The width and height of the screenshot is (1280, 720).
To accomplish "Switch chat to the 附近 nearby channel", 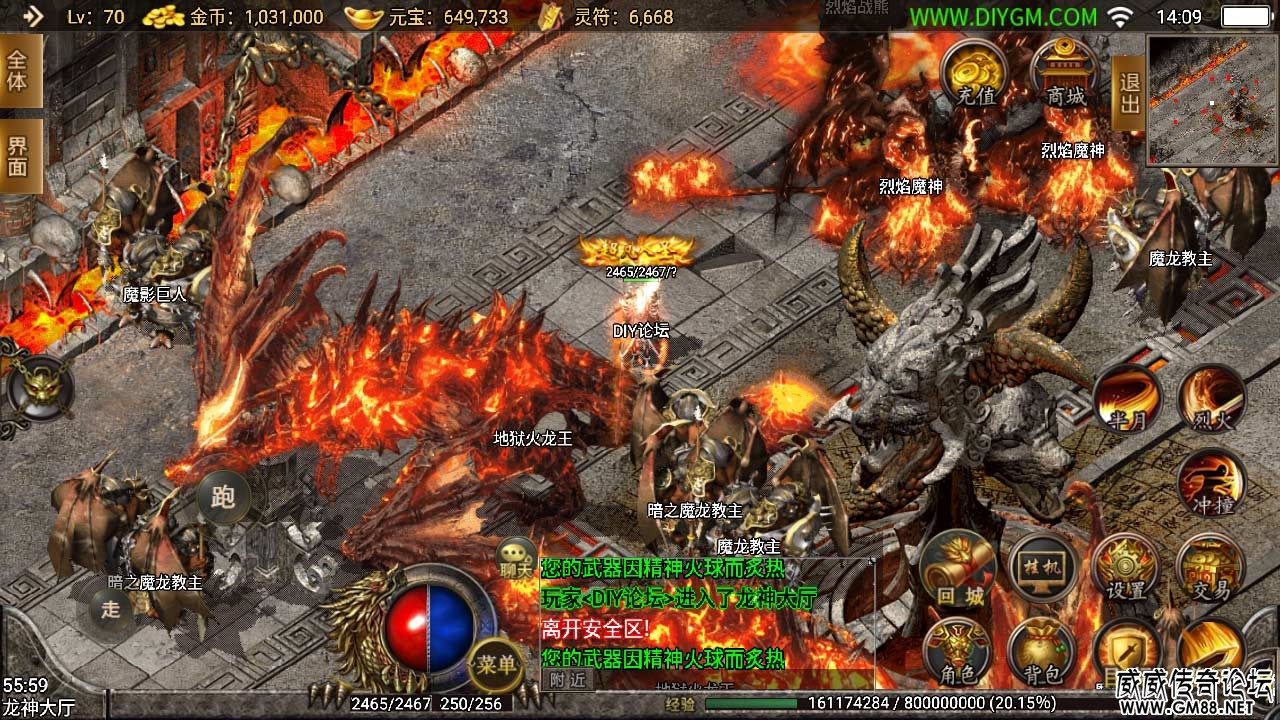I will (566, 680).
